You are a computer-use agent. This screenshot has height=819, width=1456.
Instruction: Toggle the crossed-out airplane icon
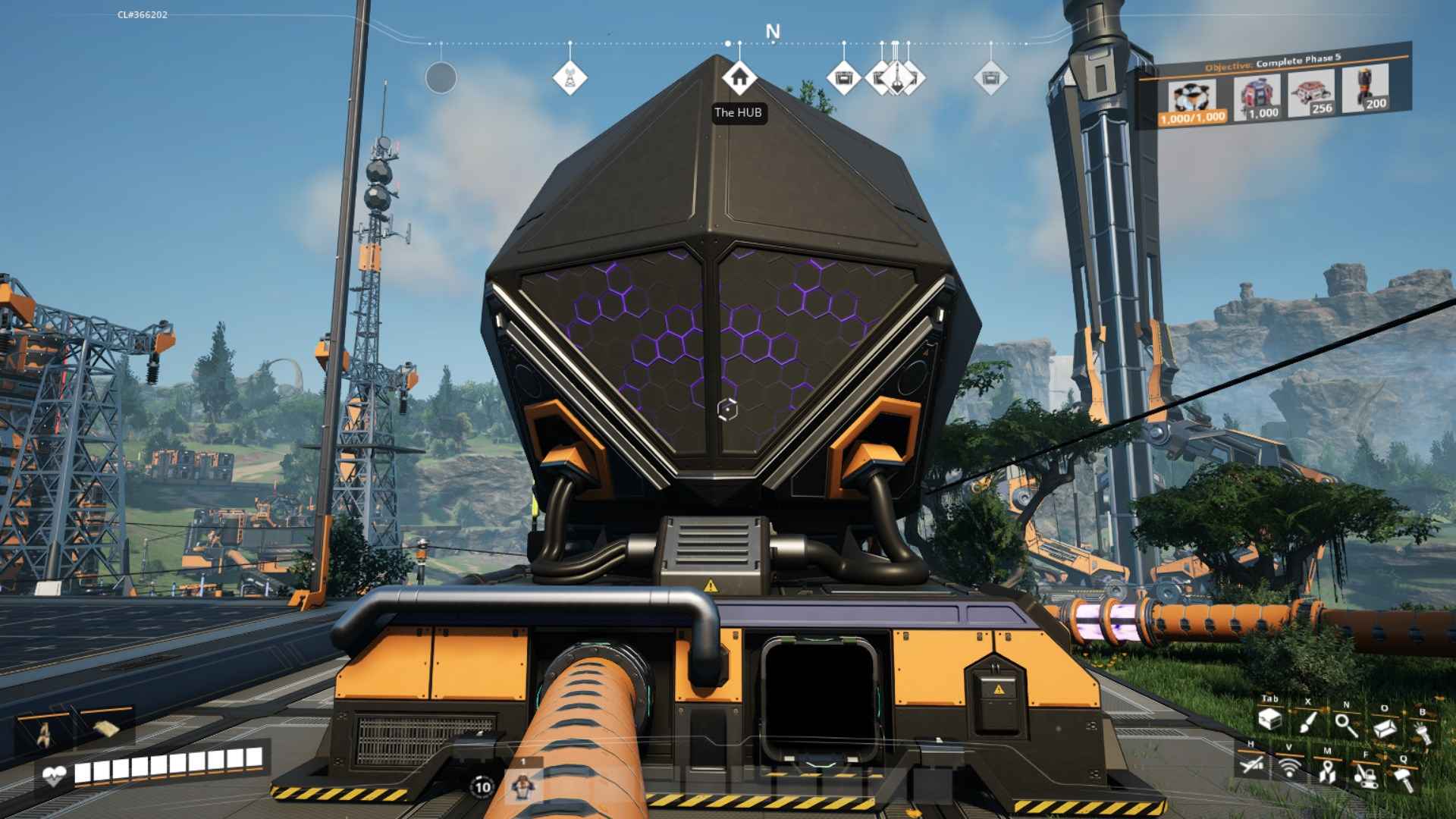coord(1251,764)
